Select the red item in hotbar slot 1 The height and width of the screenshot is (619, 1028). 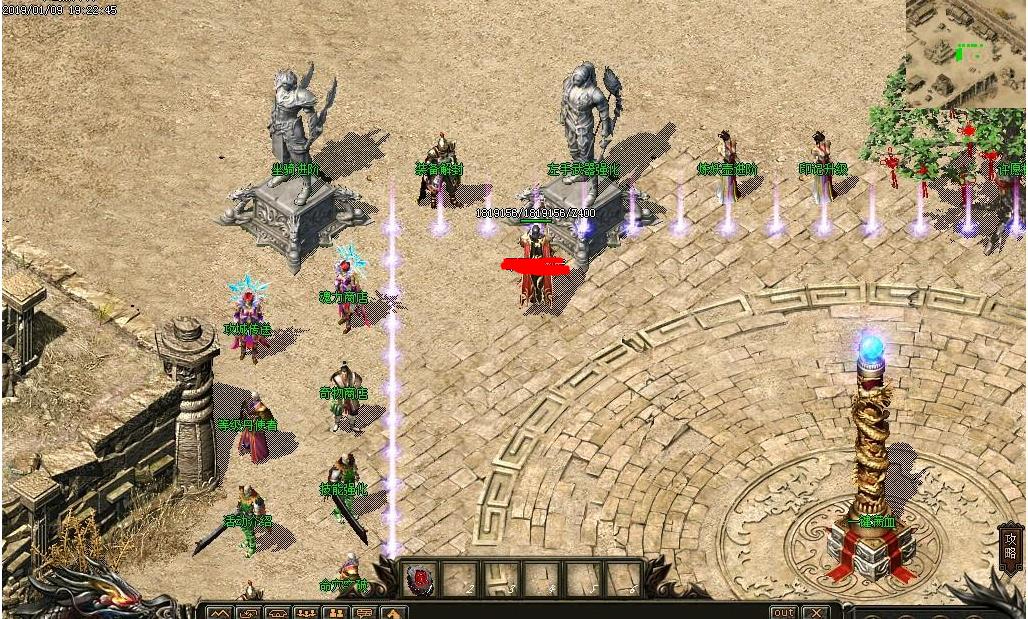coord(421,578)
